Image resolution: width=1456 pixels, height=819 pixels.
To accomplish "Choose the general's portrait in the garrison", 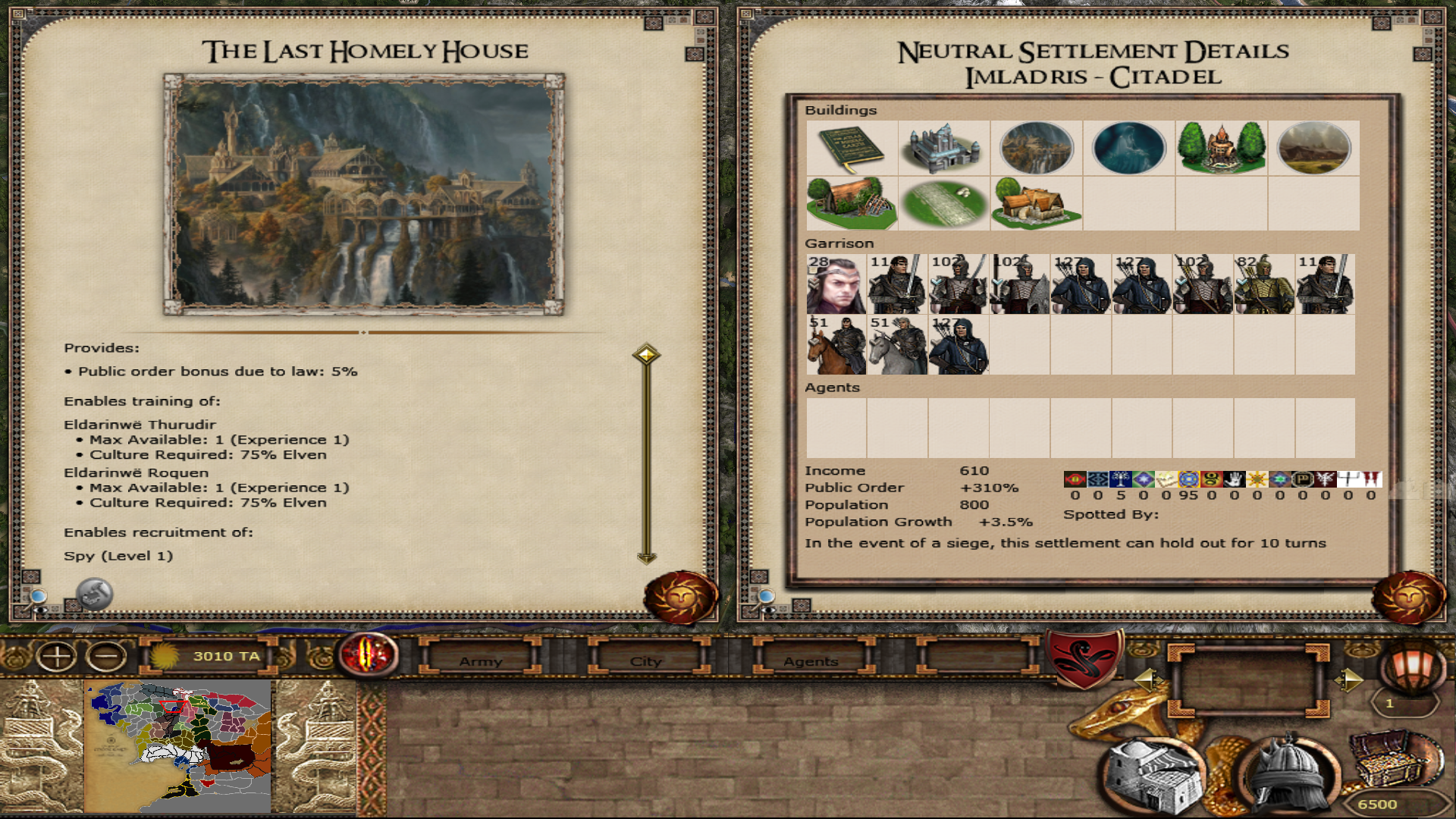I will tap(836, 284).
